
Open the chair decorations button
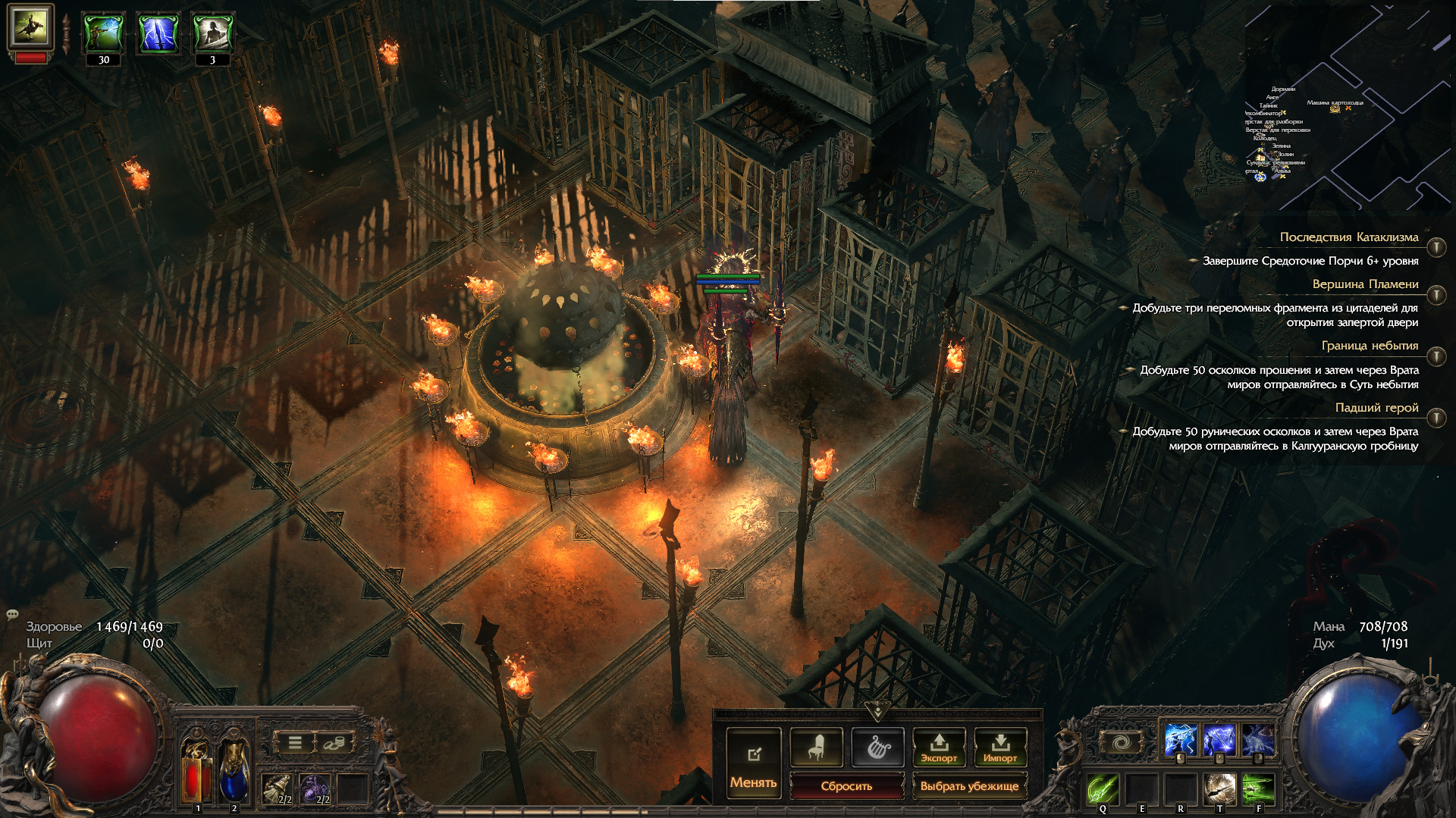click(816, 747)
